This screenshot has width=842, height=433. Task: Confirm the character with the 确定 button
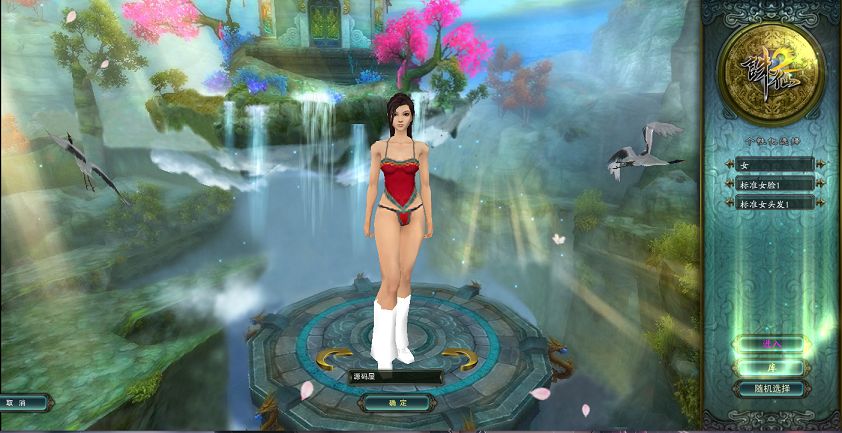tap(397, 403)
